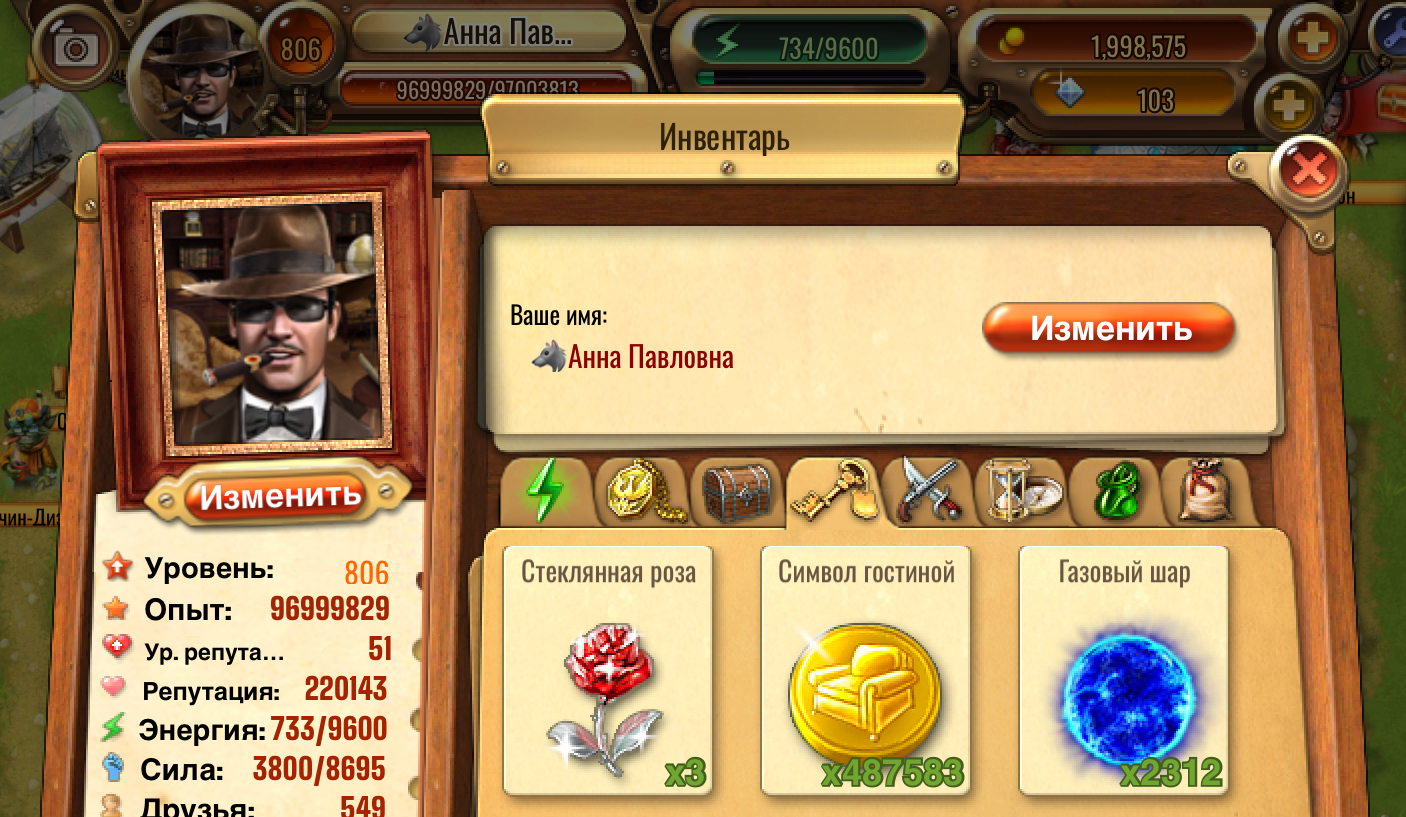
Task: Select the treasure chest tab
Action: coord(737,492)
